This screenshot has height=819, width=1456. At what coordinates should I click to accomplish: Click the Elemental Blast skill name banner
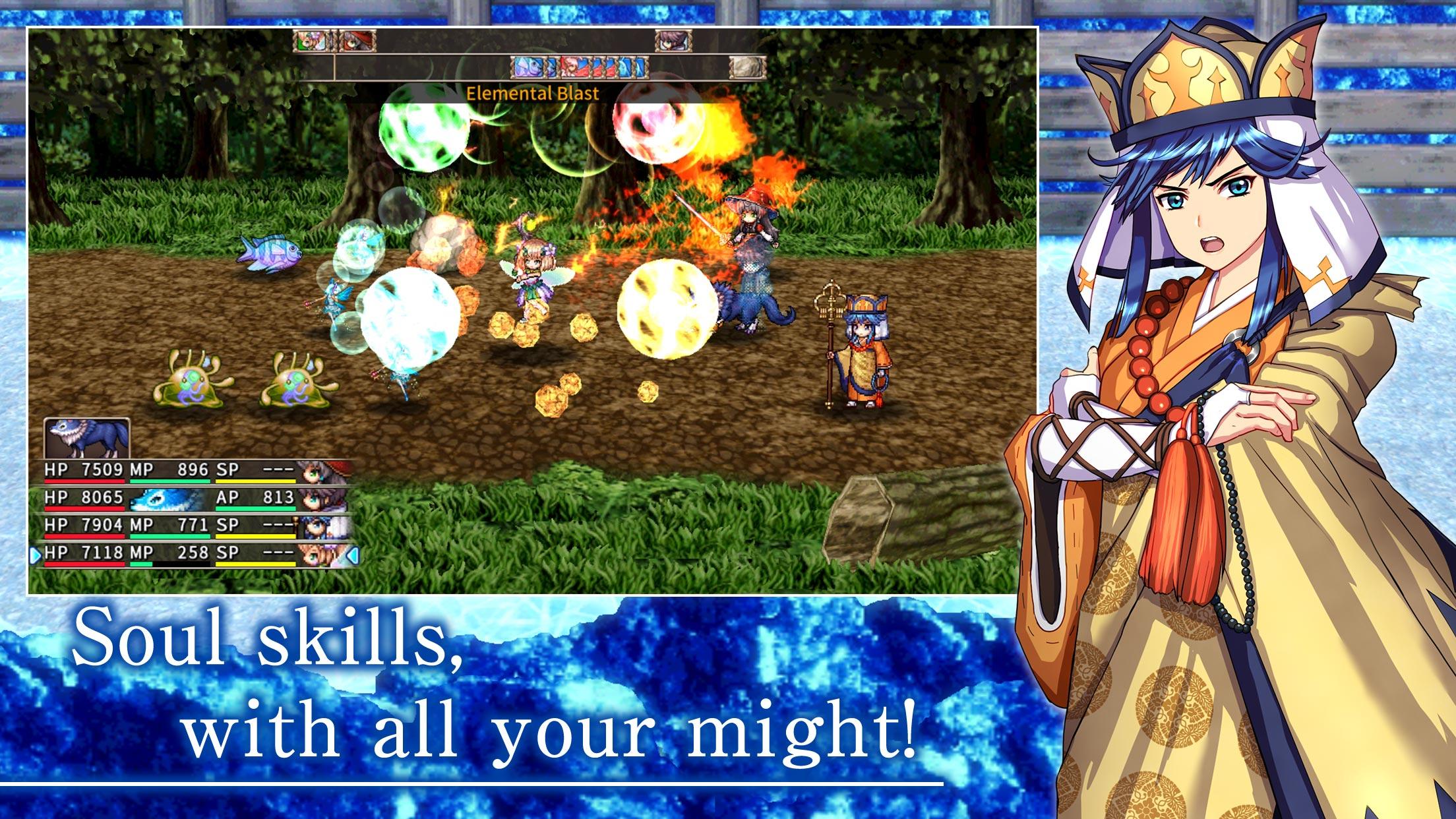[531, 94]
